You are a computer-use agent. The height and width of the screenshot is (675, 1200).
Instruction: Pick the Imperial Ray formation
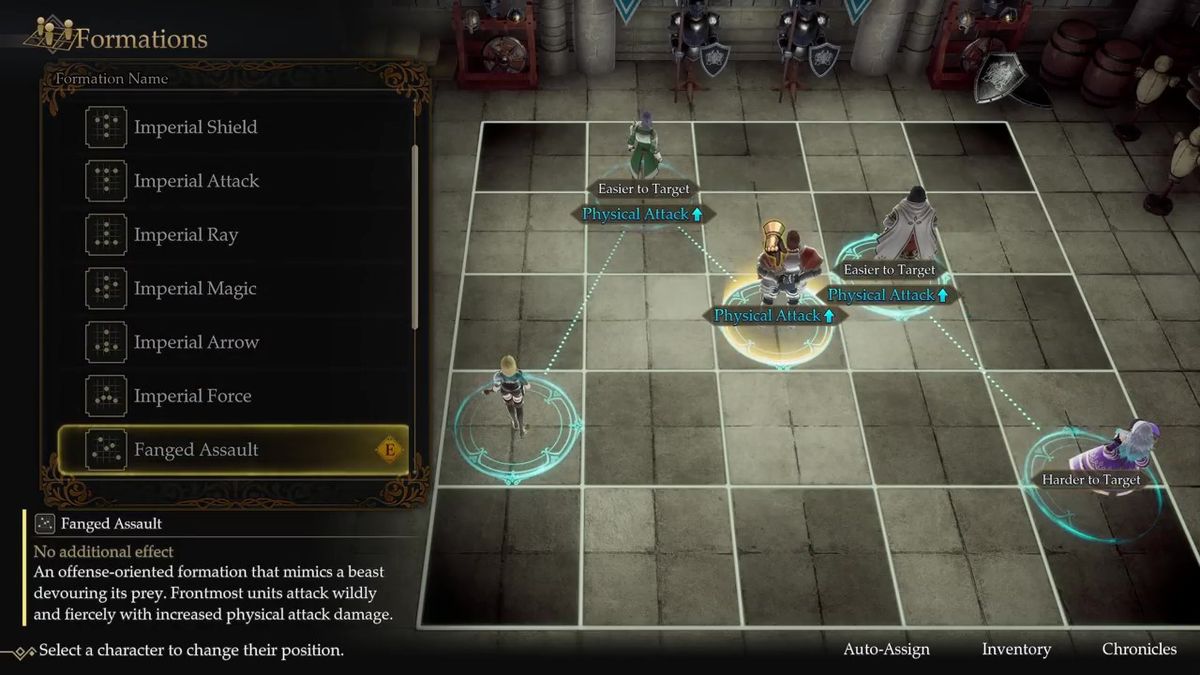[x=186, y=235]
